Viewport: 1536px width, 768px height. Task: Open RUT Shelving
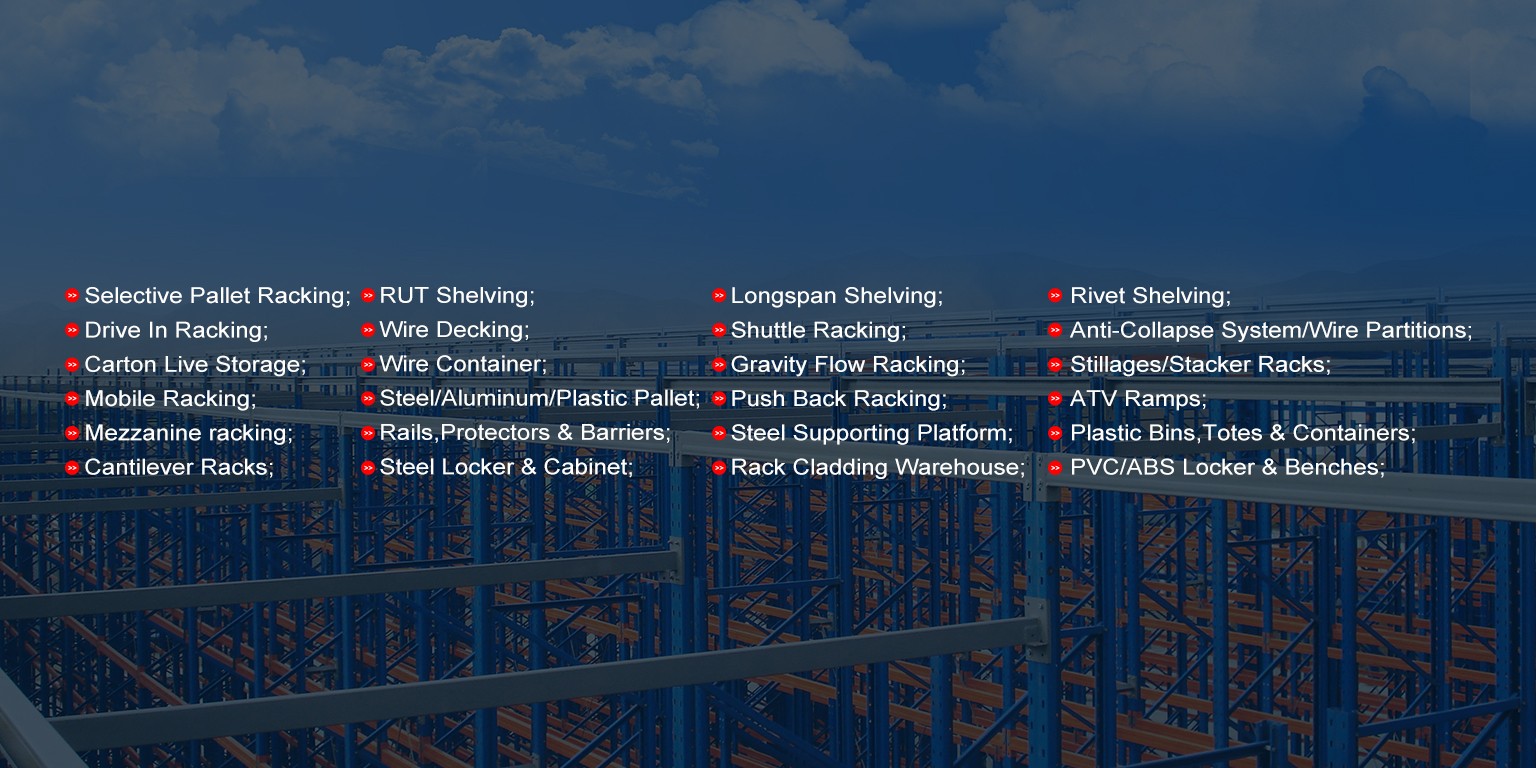(x=456, y=296)
